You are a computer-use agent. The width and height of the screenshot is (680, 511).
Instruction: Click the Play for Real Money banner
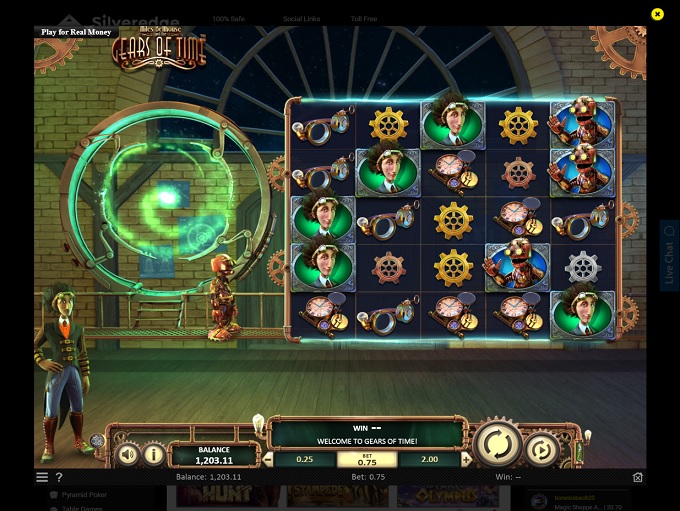click(76, 32)
